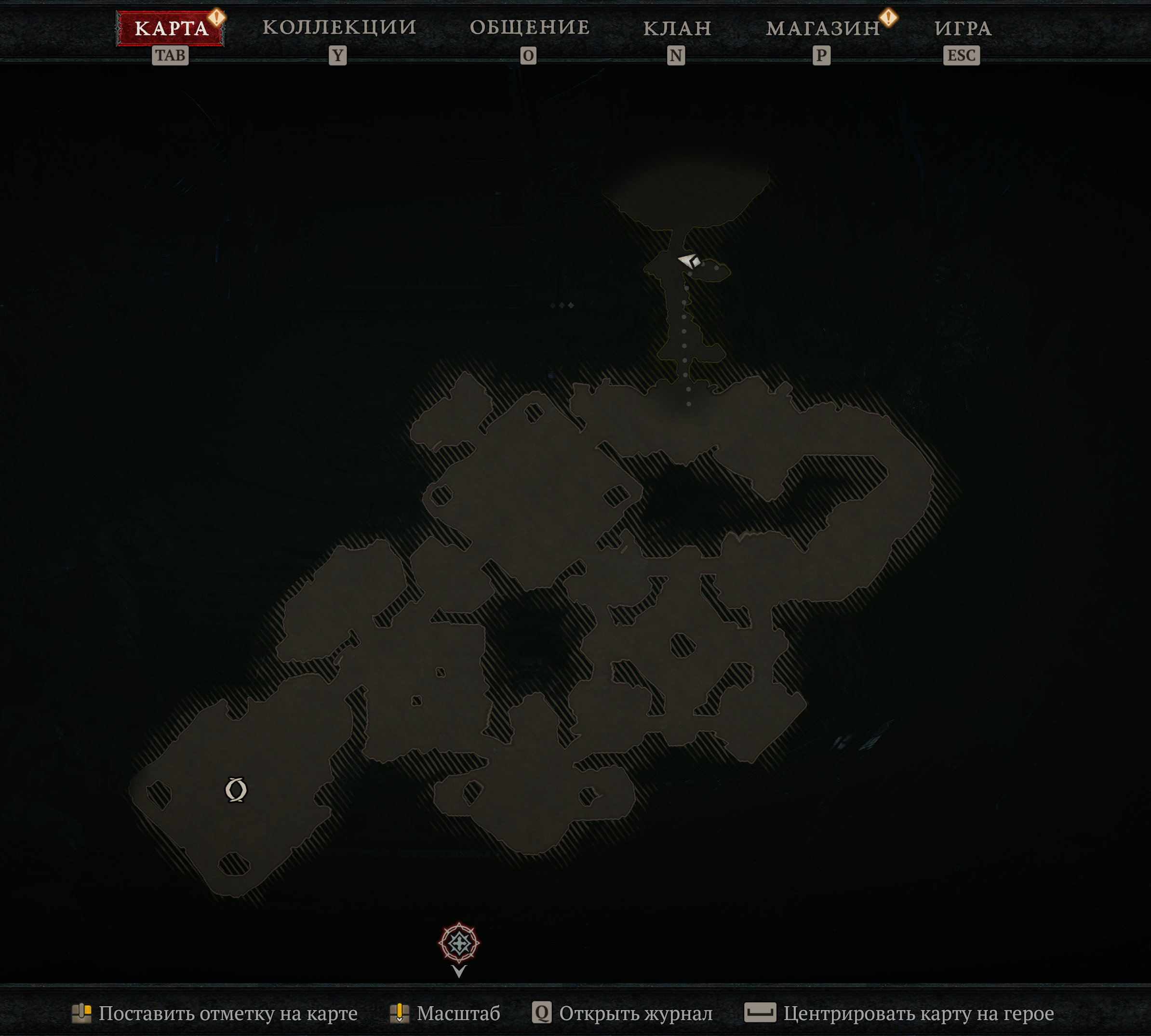This screenshot has width=1151, height=1036.
Task: Go to the Магазин tab
Action: [x=823, y=28]
